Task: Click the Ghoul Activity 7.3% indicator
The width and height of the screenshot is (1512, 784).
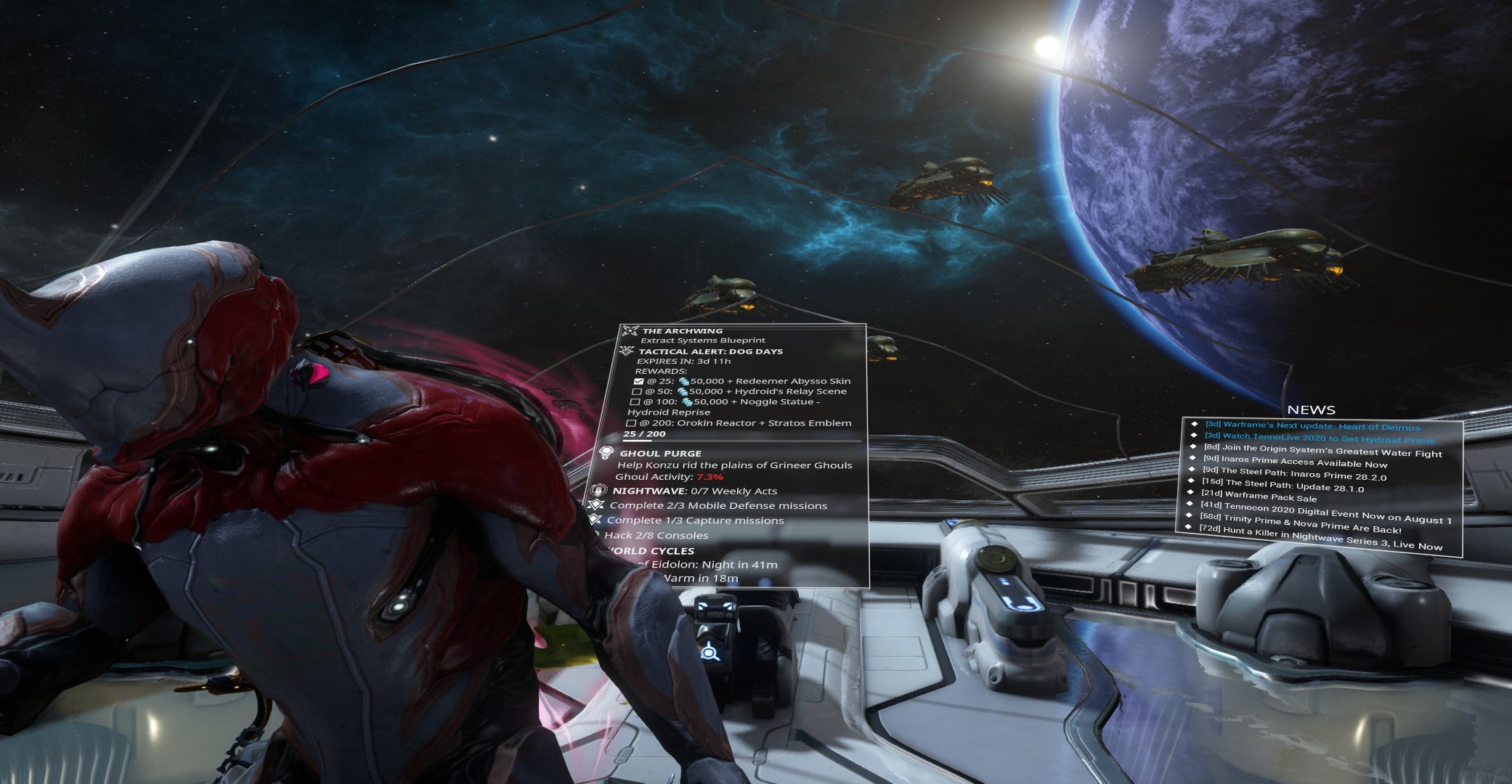Action: pyautogui.click(x=710, y=477)
